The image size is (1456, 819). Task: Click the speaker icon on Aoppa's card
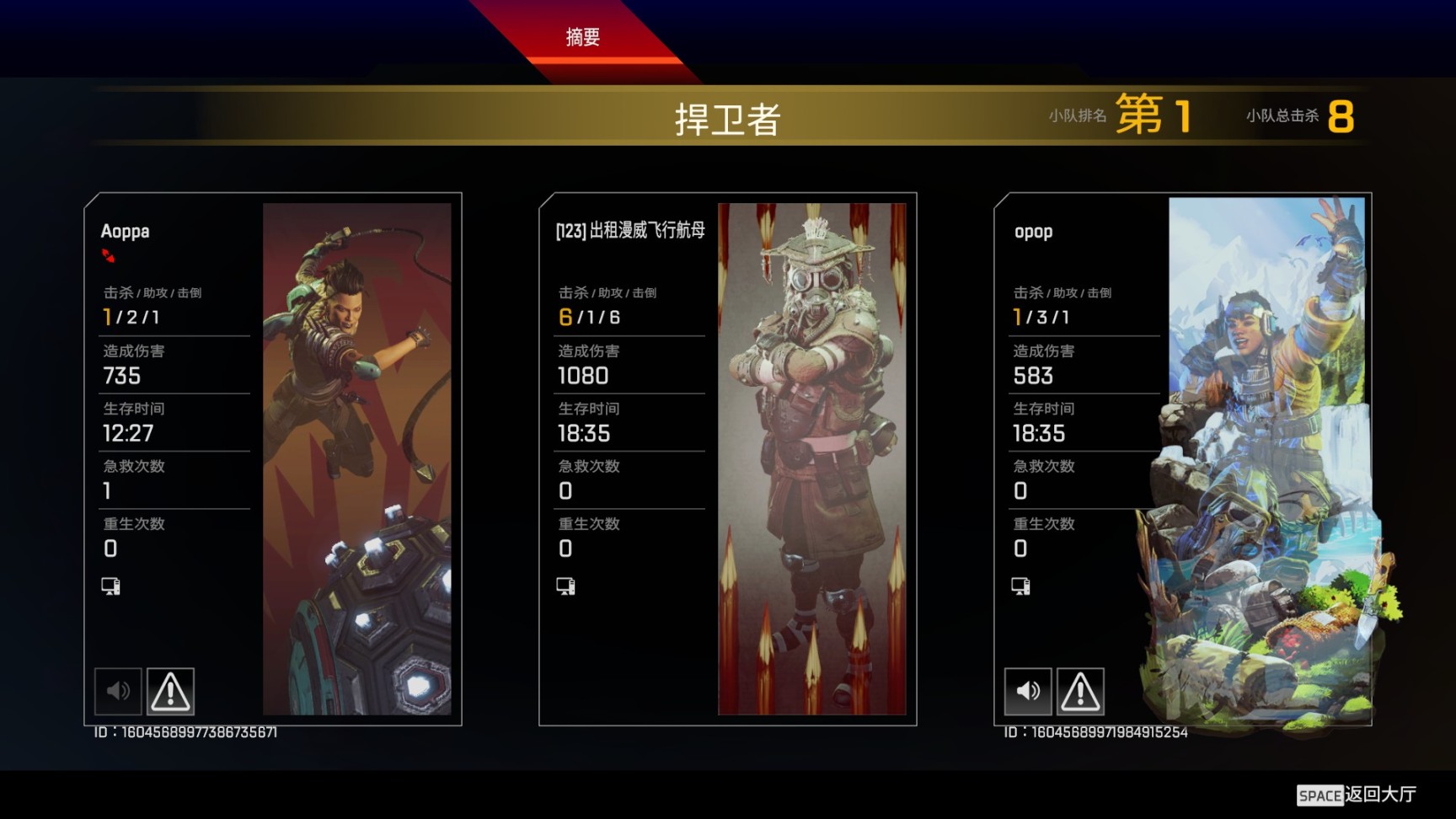coord(118,690)
